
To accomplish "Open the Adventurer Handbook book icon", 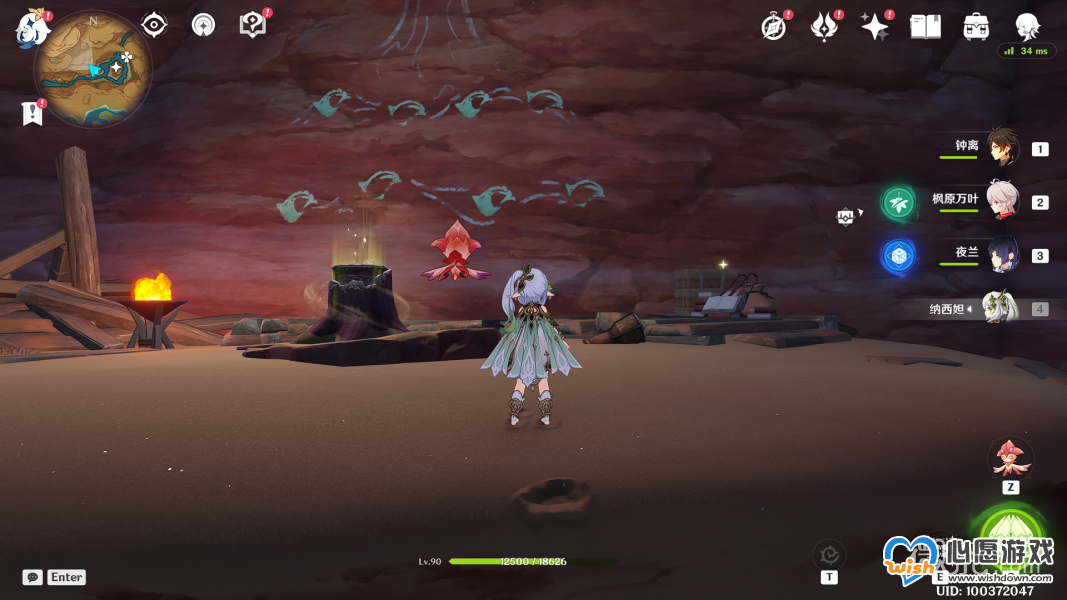I will (x=926, y=27).
